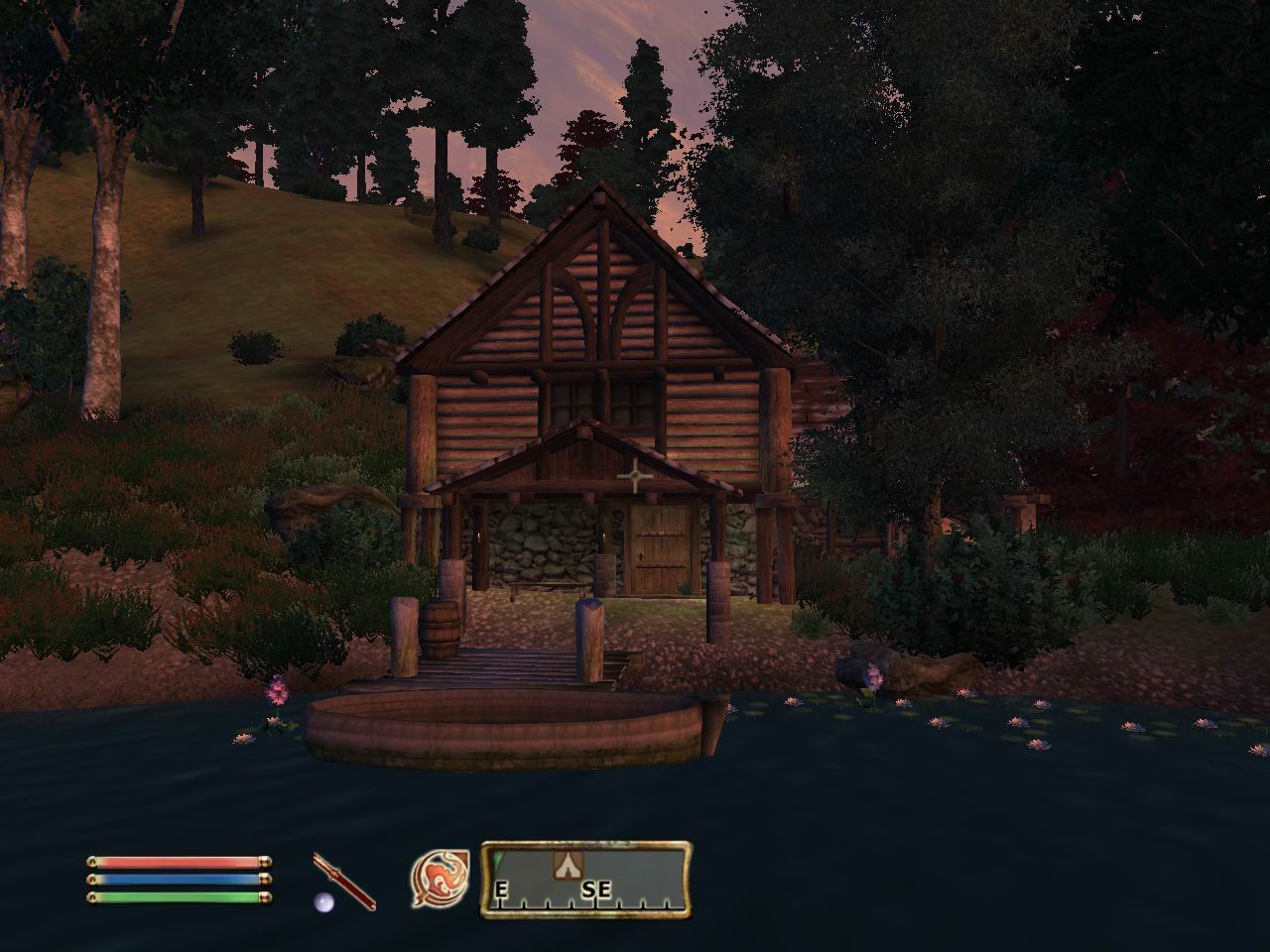
Task: Click the E direction marker on the compass
Action: [500, 889]
